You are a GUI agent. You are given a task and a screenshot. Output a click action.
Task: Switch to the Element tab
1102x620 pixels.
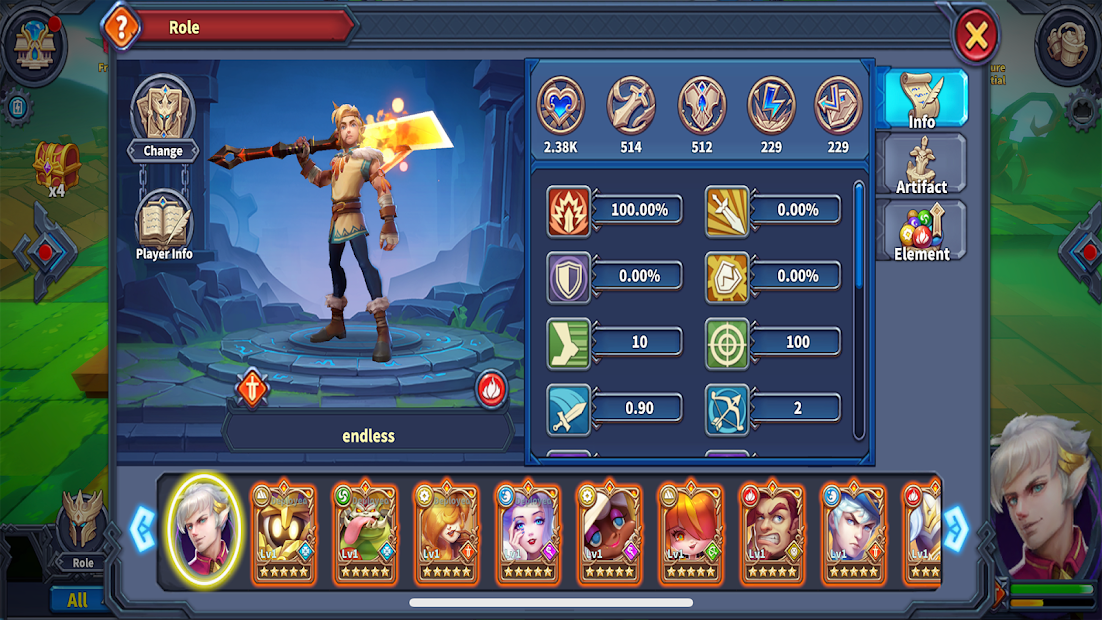coord(921,231)
